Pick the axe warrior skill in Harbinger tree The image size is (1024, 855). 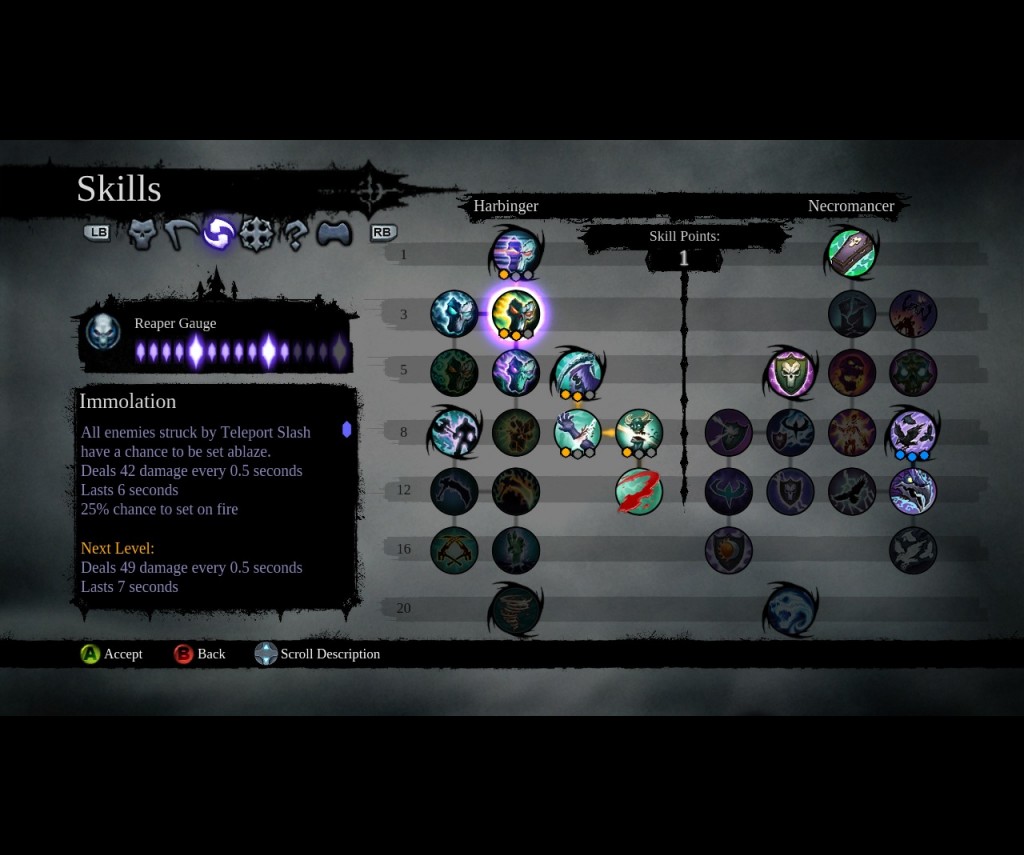tap(454, 432)
